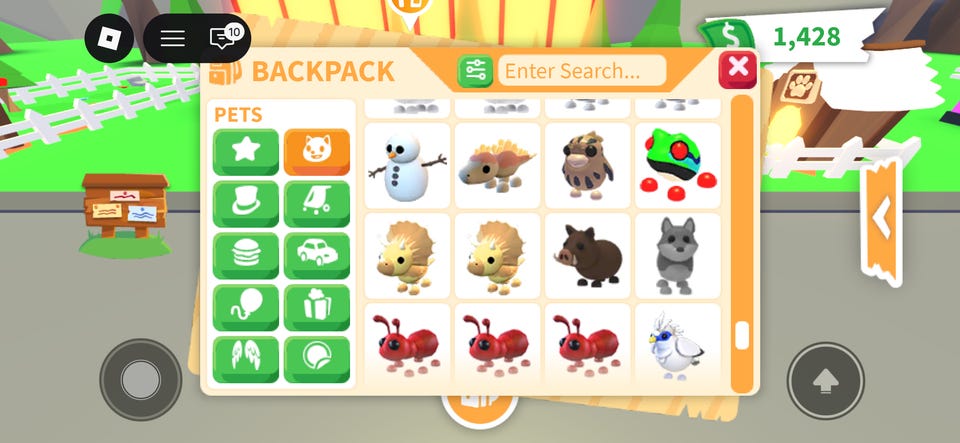The width and height of the screenshot is (960, 443).
Task: Open the car vehicles category
Action: pos(317,256)
